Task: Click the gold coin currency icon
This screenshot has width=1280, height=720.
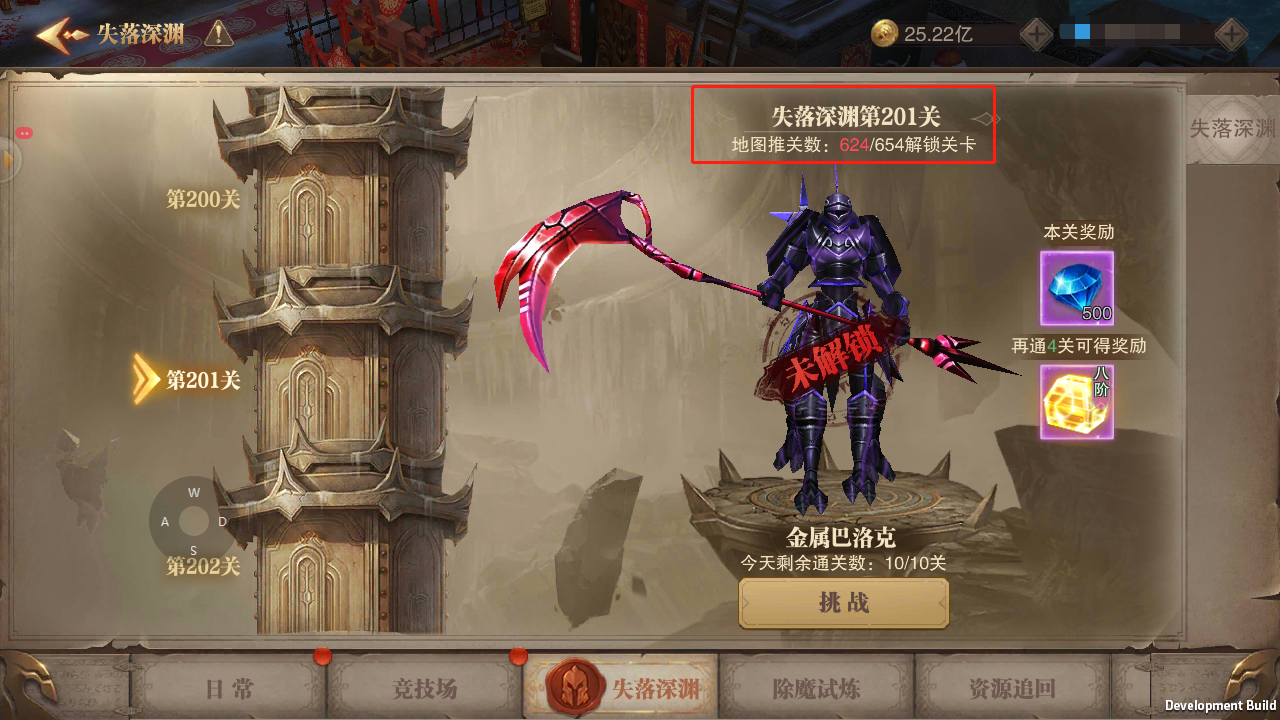Action: pyautogui.click(x=884, y=31)
